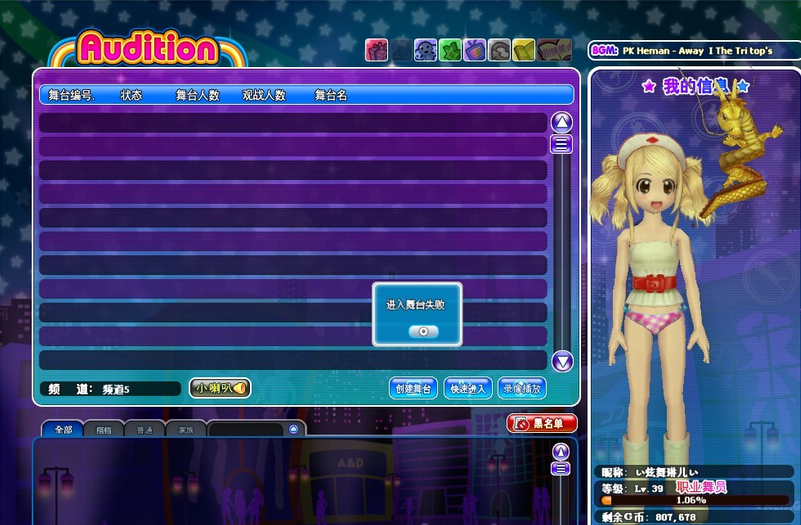801x525 pixels.
Task: Open 录像播放 replay playback
Action: 522,388
